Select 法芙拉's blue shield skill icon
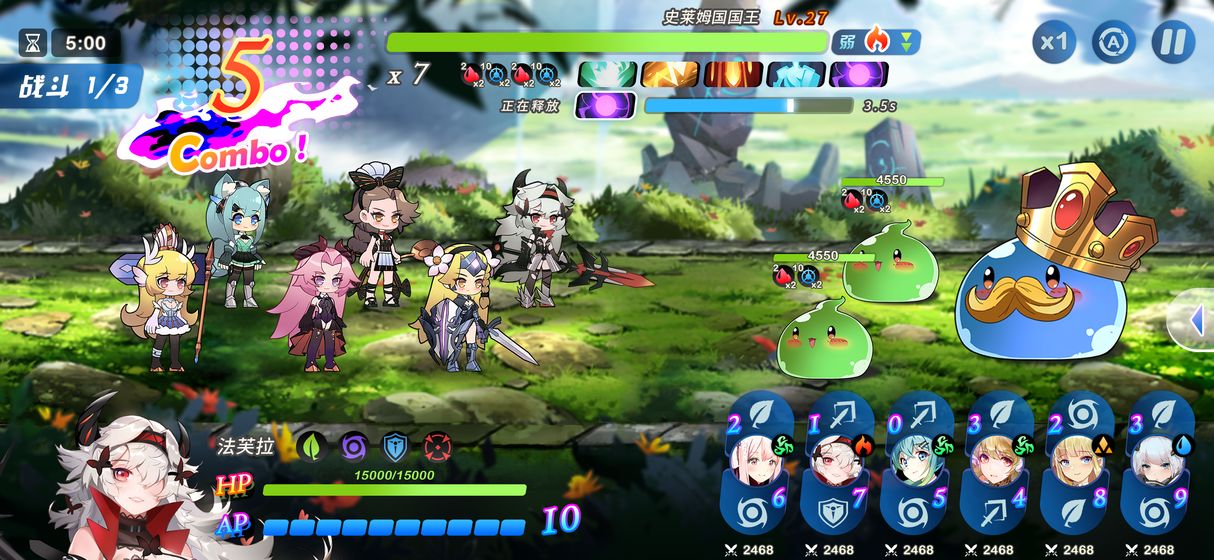Image resolution: width=1214 pixels, height=560 pixels. pos(394,445)
